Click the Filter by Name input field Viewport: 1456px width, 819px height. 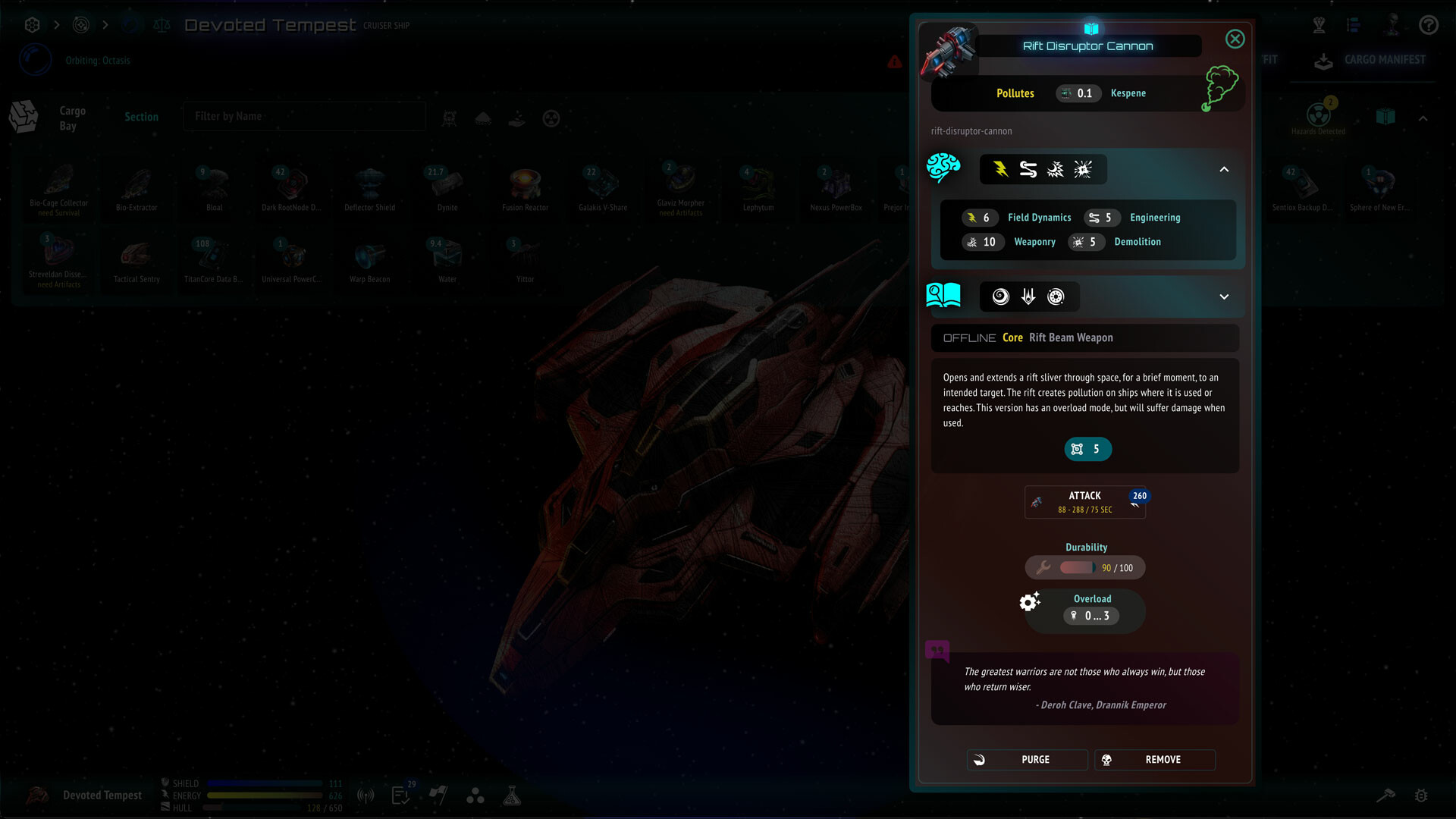(x=303, y=116)
